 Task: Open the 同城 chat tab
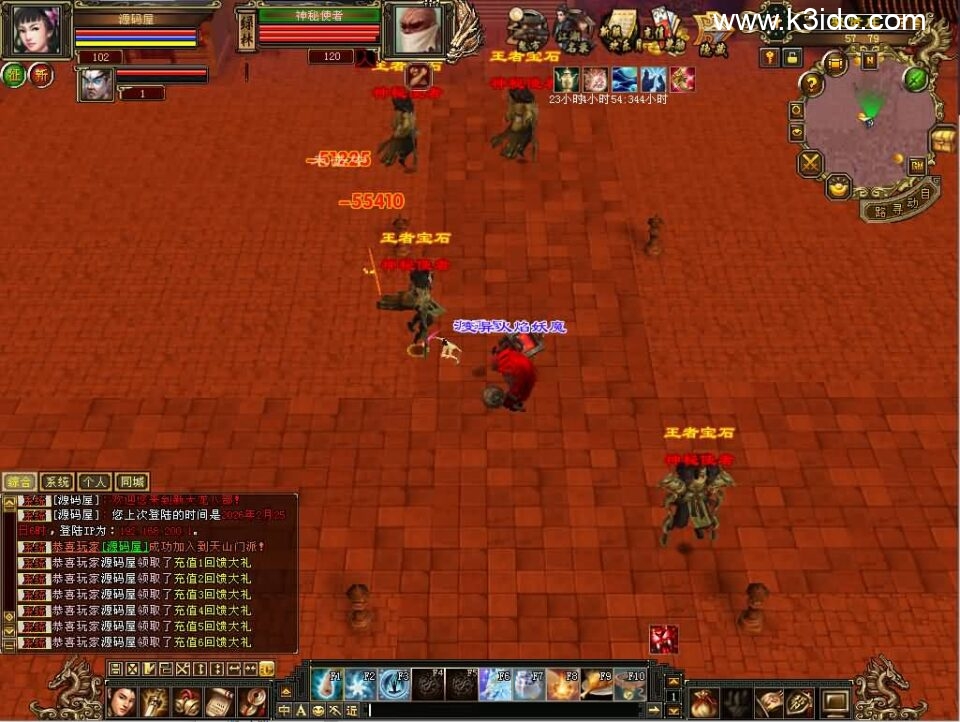point(131,482)
